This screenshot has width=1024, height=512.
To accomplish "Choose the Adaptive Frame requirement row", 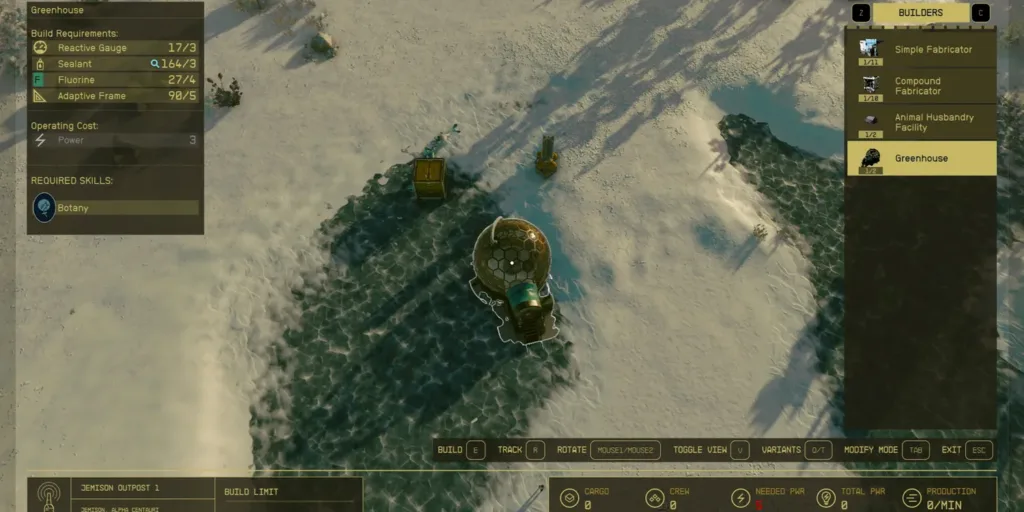I will point(115,96).
